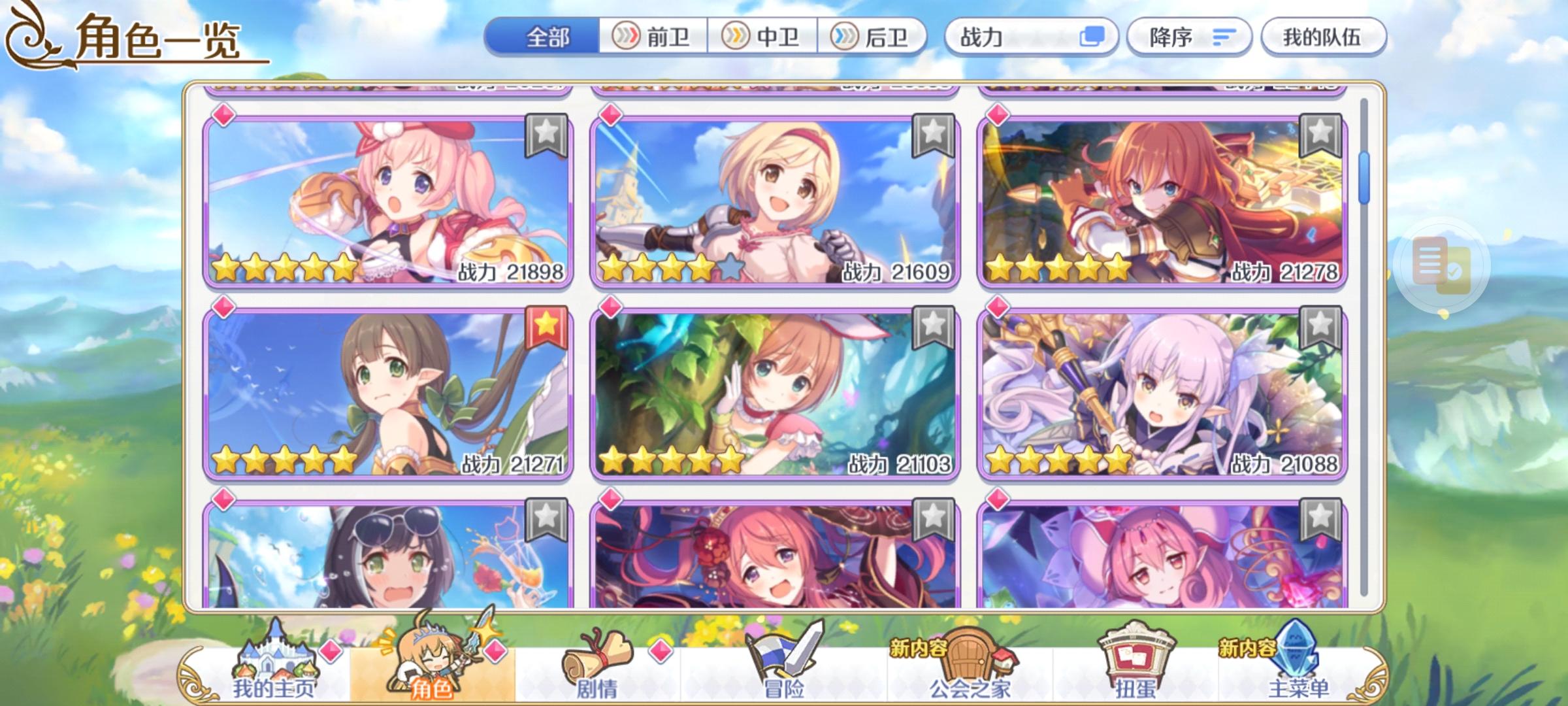Open the sort copy icon next to 战力
Viewport: 1568px width, 706px height.
tap(1093, 37)
